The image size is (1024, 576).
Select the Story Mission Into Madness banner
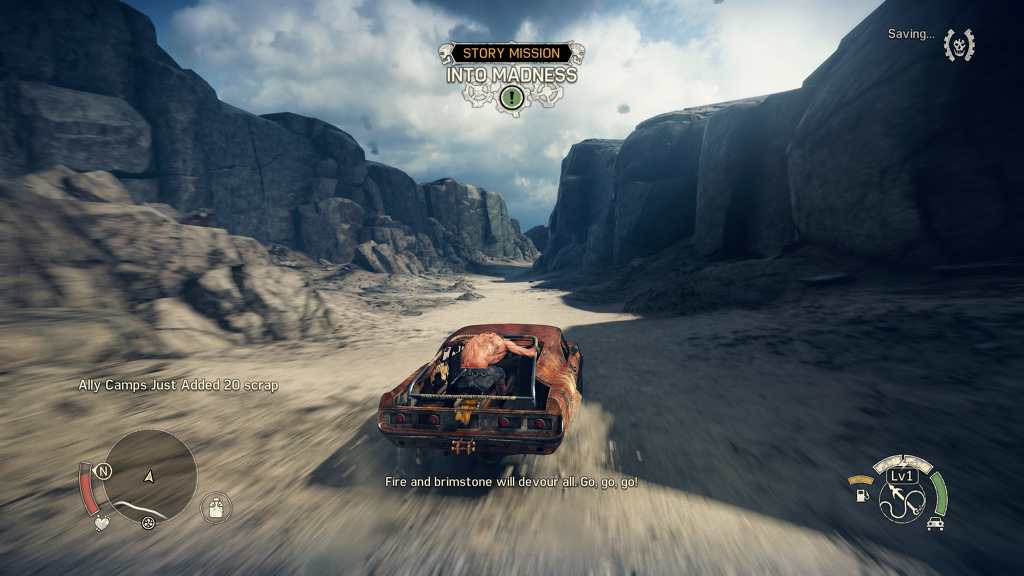tap(512, 64)
